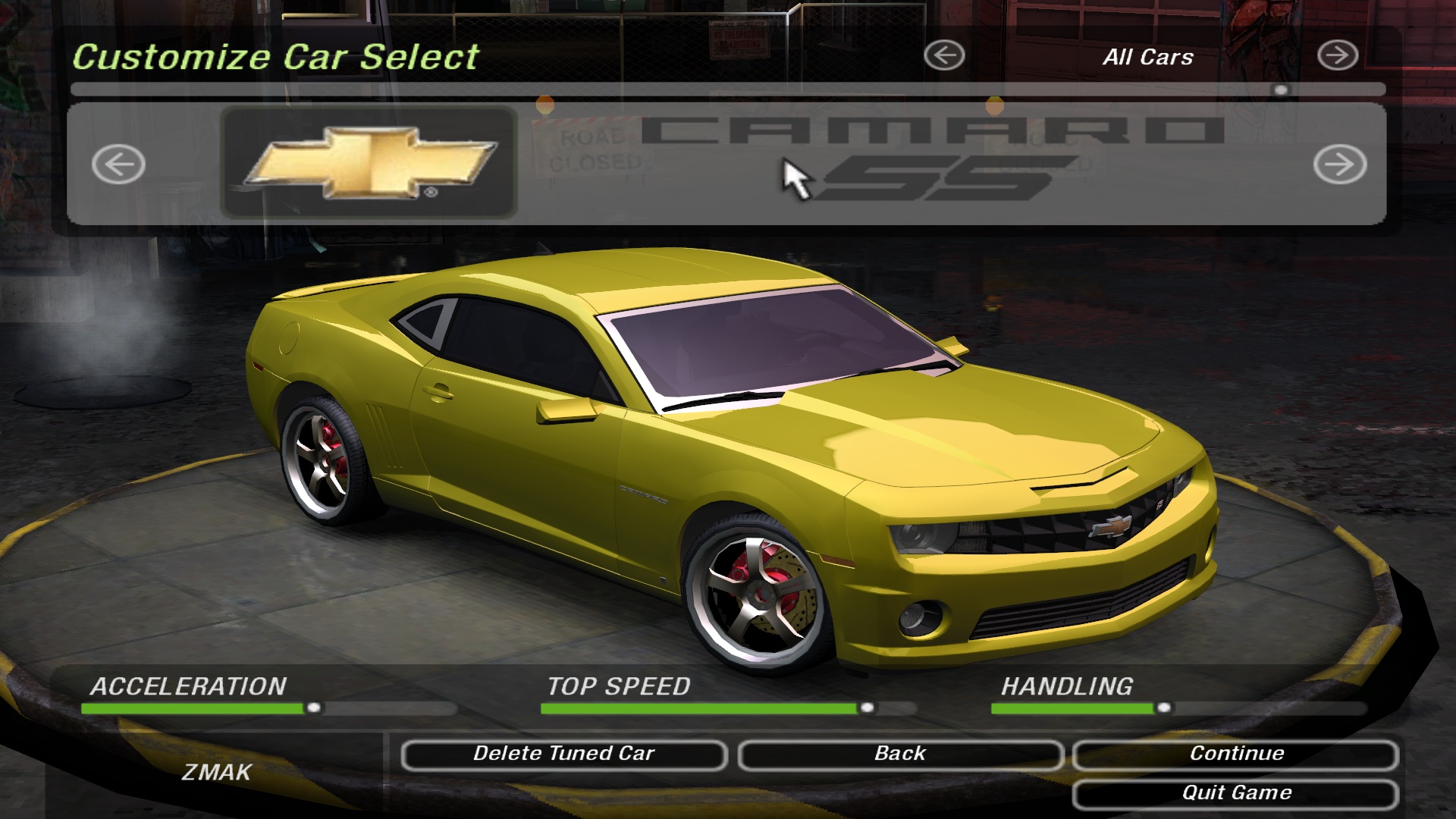Confirm car with Continue button

tap(1235, 755)
